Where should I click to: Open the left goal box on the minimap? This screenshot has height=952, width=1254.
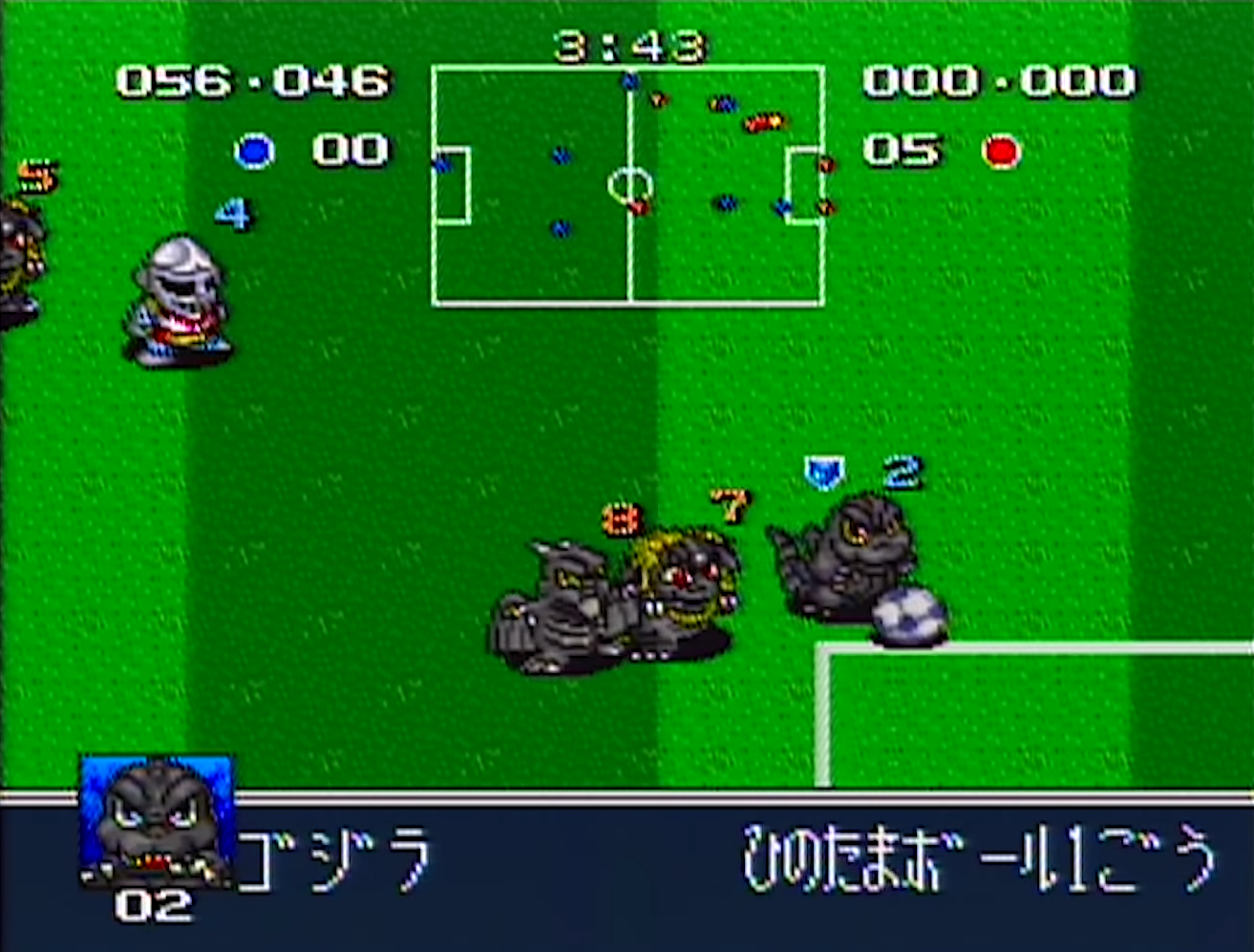pos(450,184)
